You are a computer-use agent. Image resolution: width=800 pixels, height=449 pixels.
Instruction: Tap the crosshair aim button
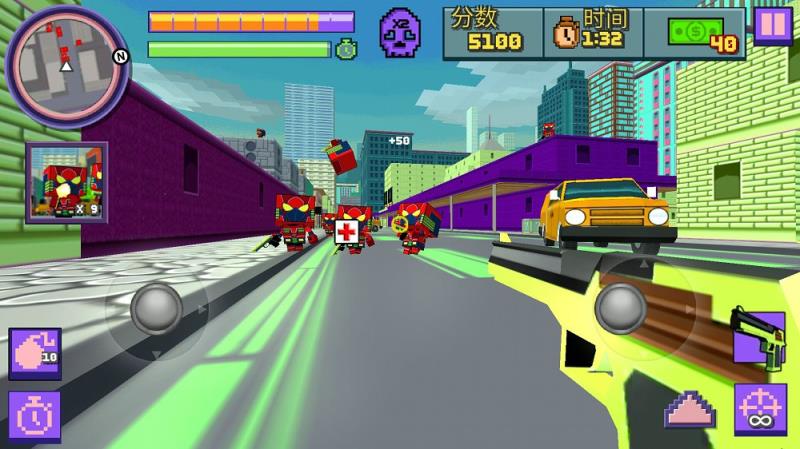click(760, 410)
